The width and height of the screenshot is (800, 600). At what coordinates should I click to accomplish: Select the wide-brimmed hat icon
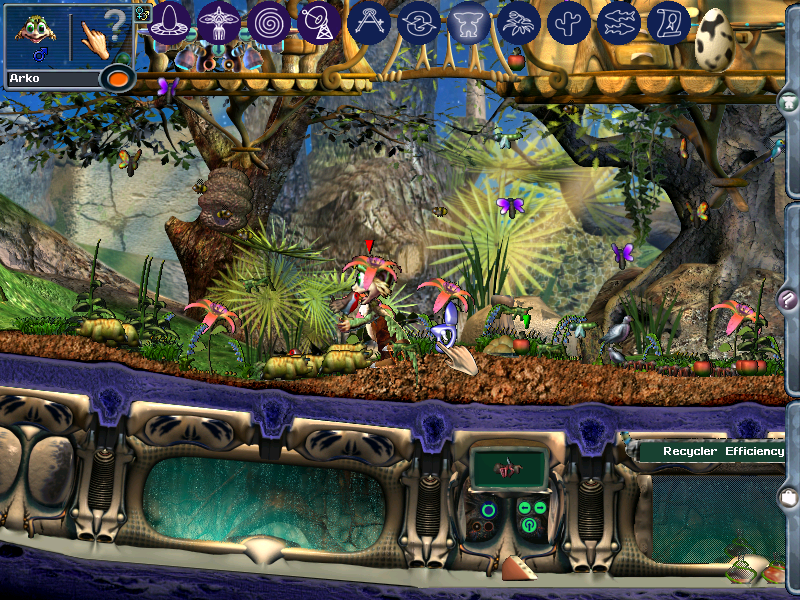(x=170, y=21)
